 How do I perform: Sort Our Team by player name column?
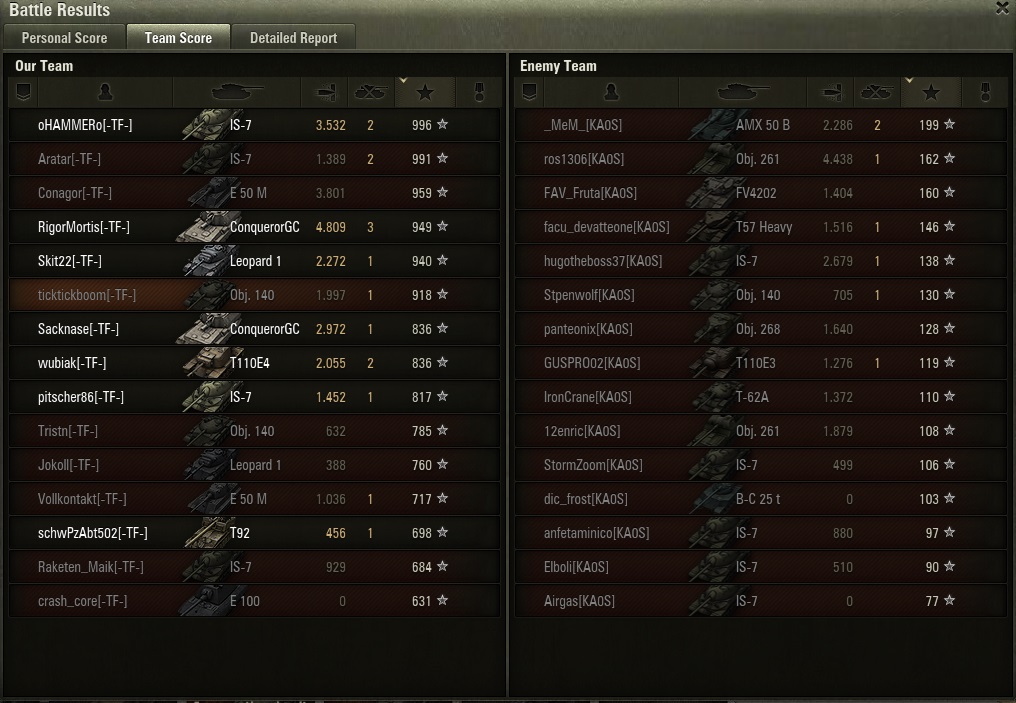tap(104, 93)
